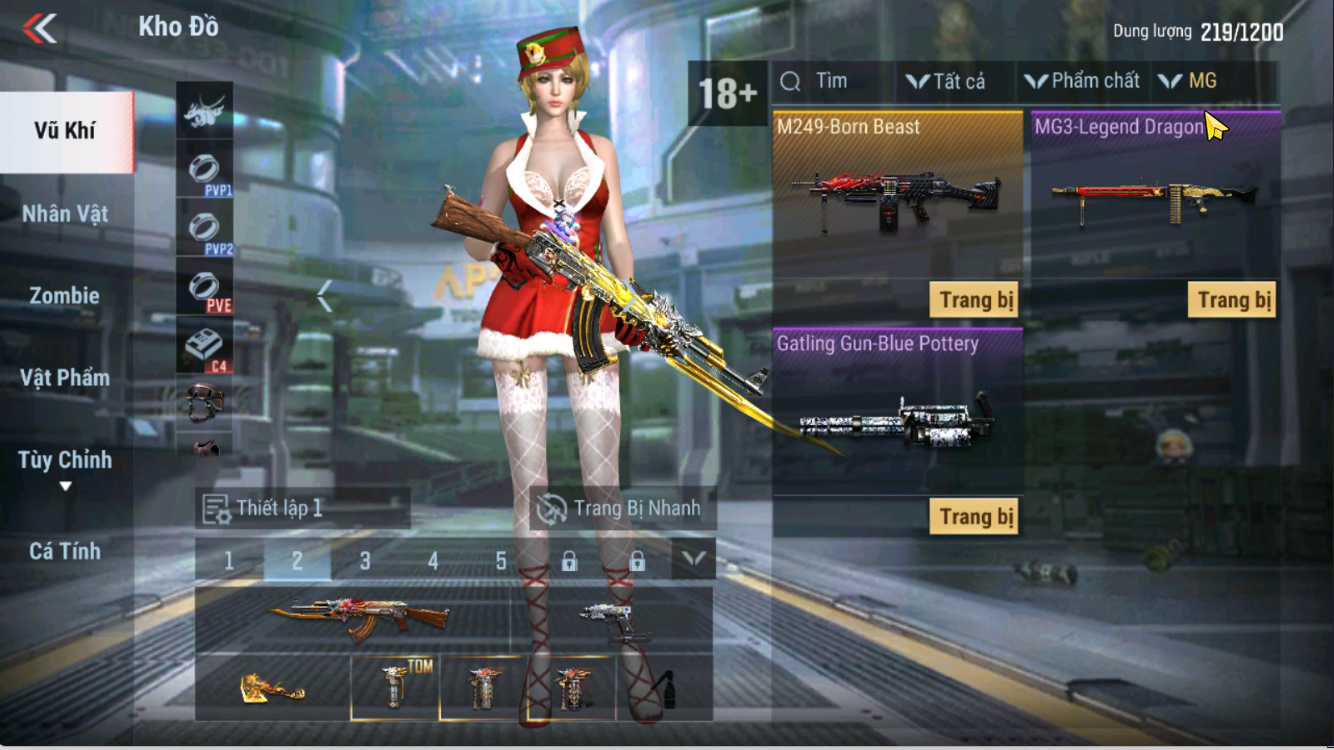
Task: Select the Gatling Gun-Blue Pottery weapon card
Action: pos(897,410)
